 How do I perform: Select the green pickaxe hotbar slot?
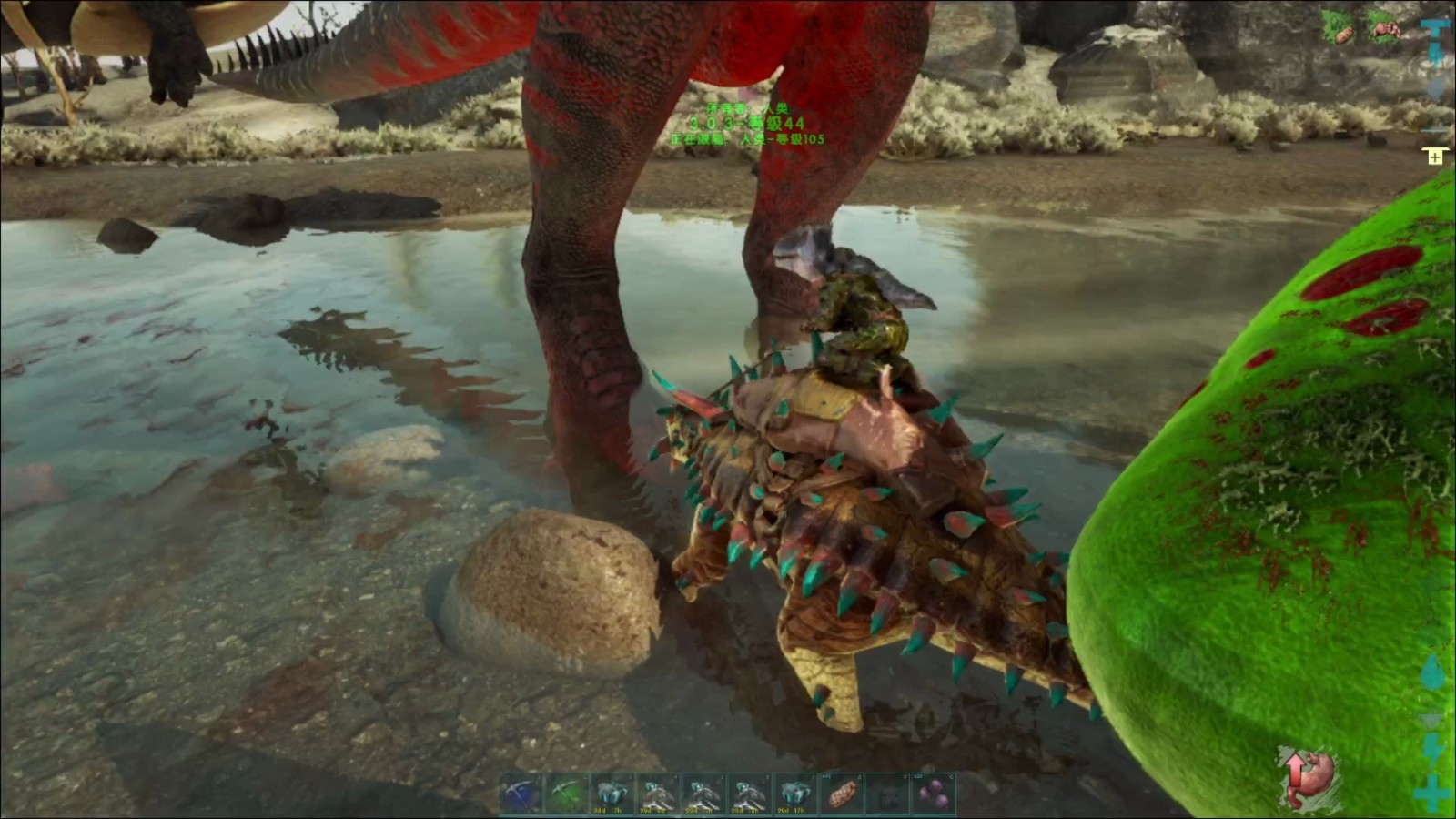(568, 794)
